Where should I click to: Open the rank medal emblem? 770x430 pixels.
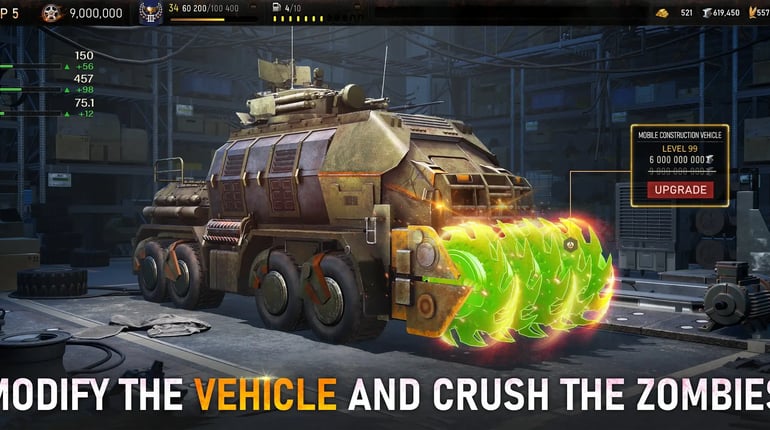click(x=150, y=13)
